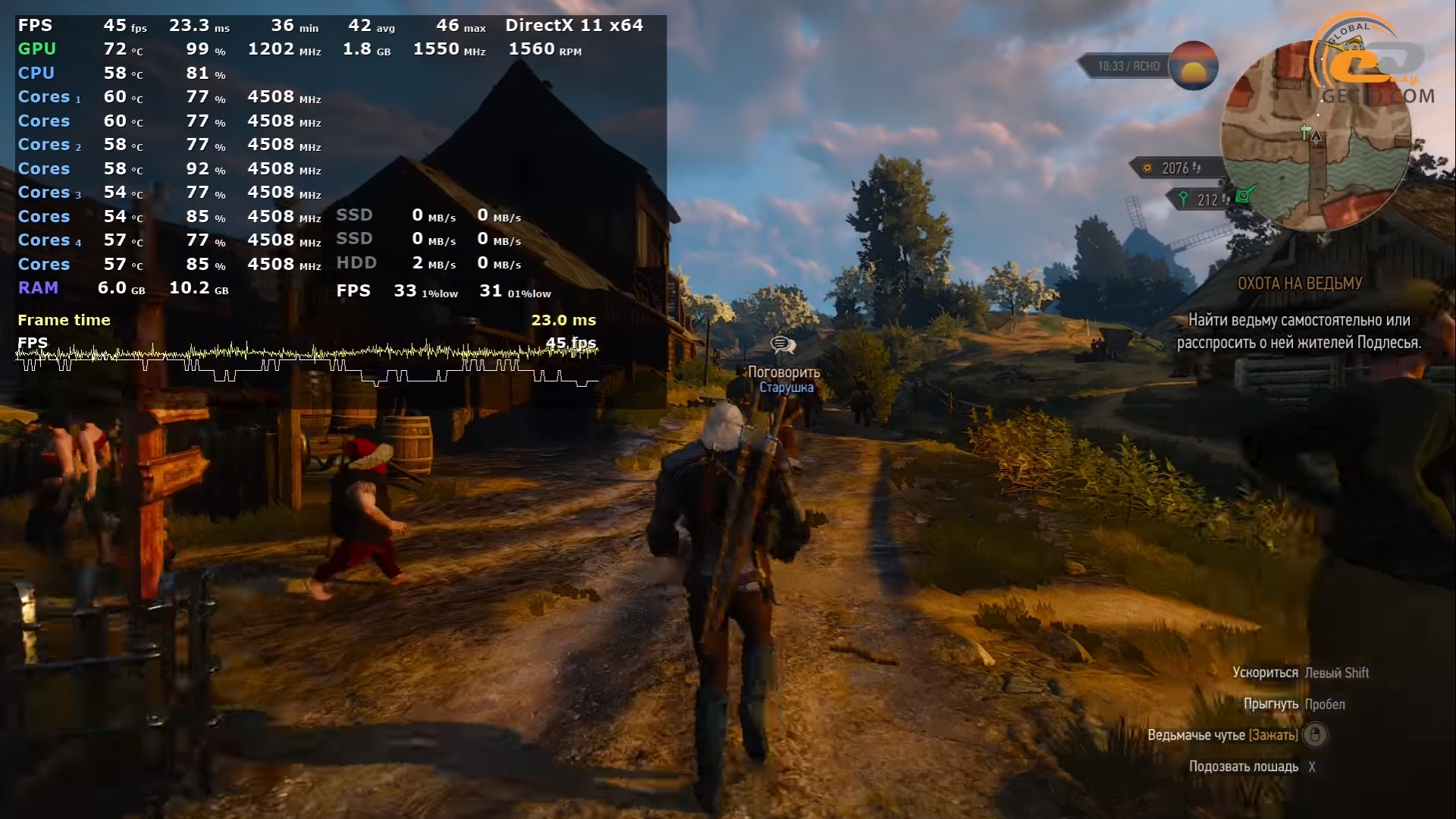Open the ОХОТА НА ВЕДЬМУ quest title
The width and height of the screenshot is (1456, 819).
tap(1300, 284)
